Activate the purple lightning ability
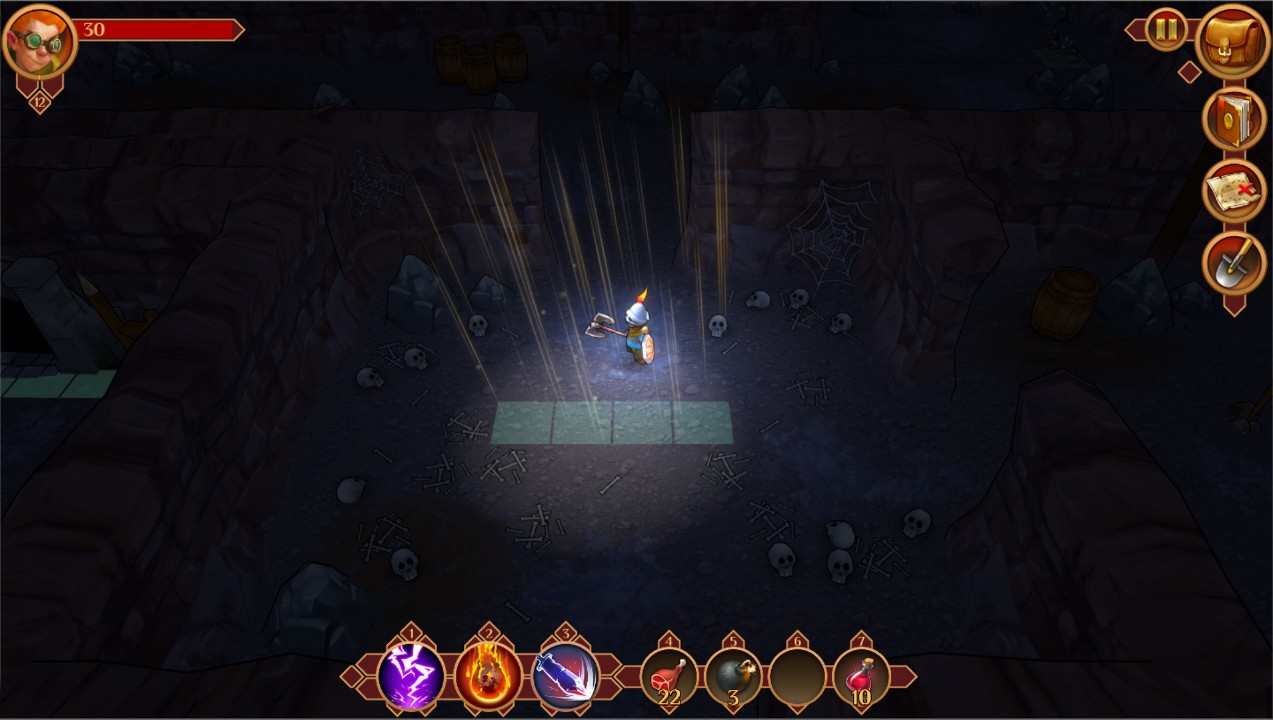 (x=411, y=676)
